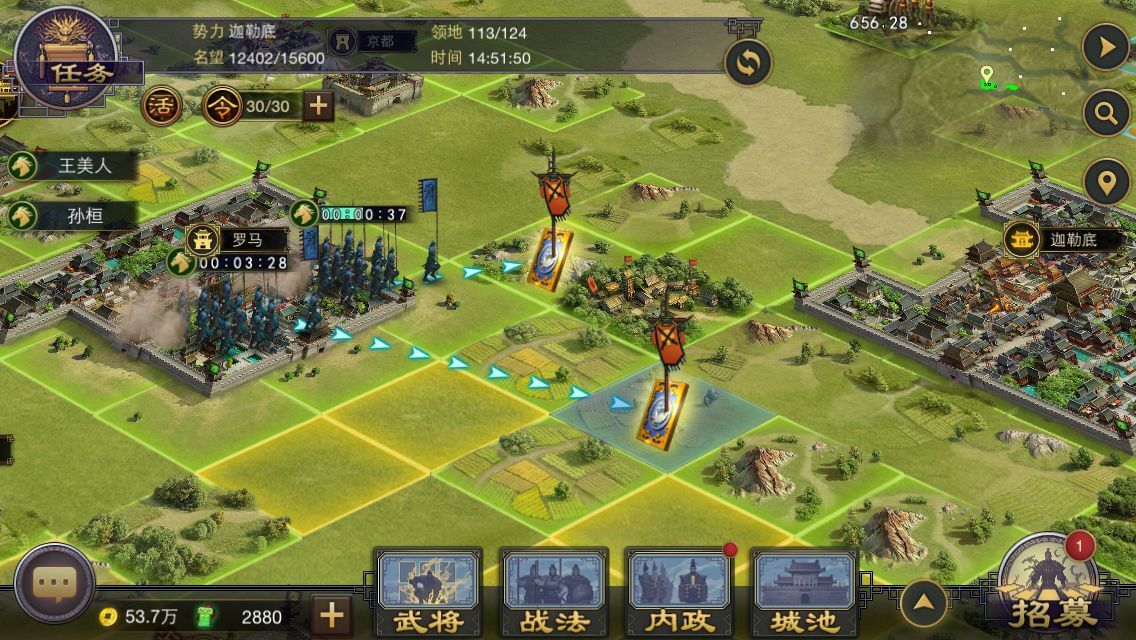The height and width of the screenshot is (640, 1136).
Task: Open the map location pin button
Action: [1106, 183]
